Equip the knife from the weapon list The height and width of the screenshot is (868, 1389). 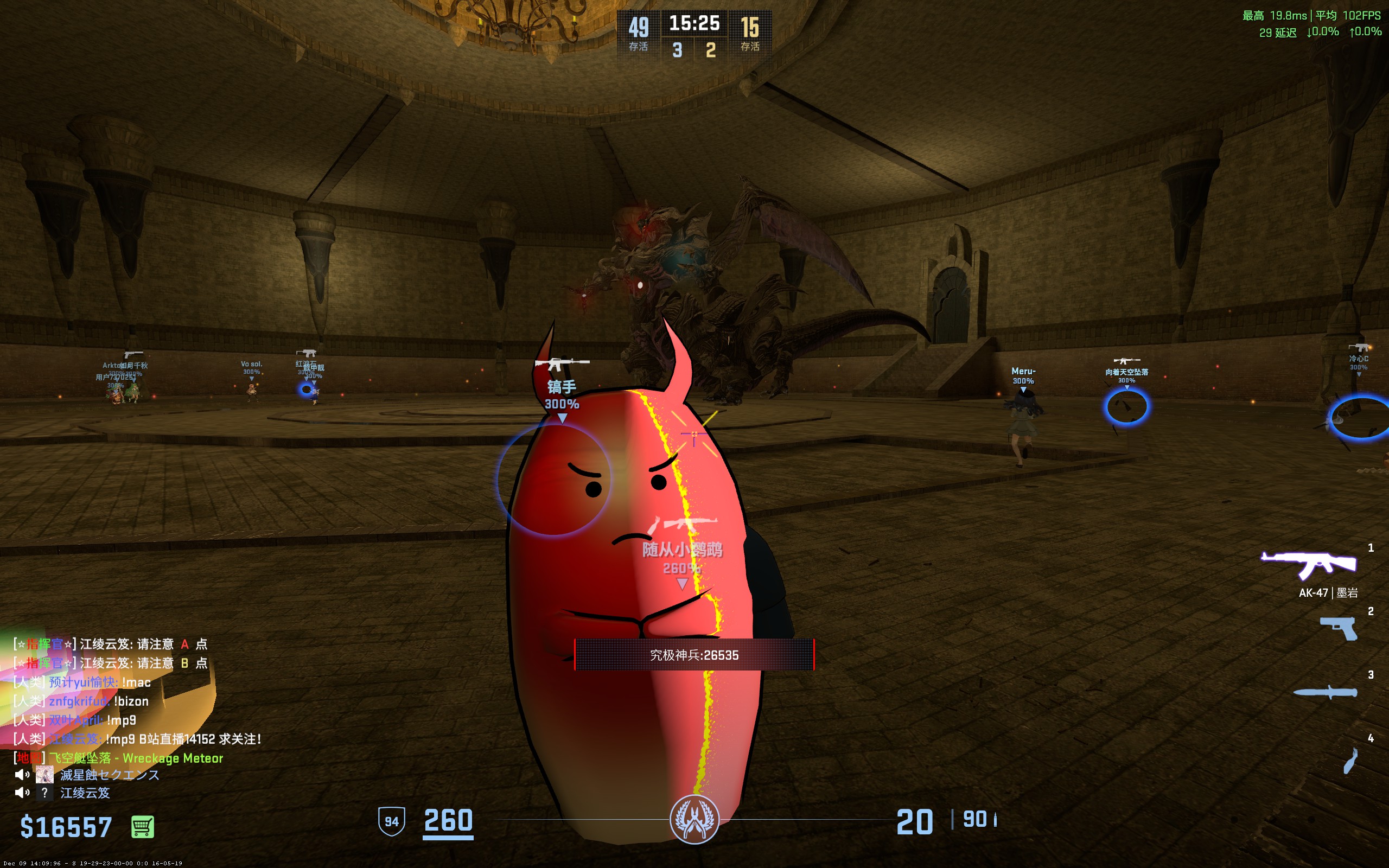[1326, 692]
